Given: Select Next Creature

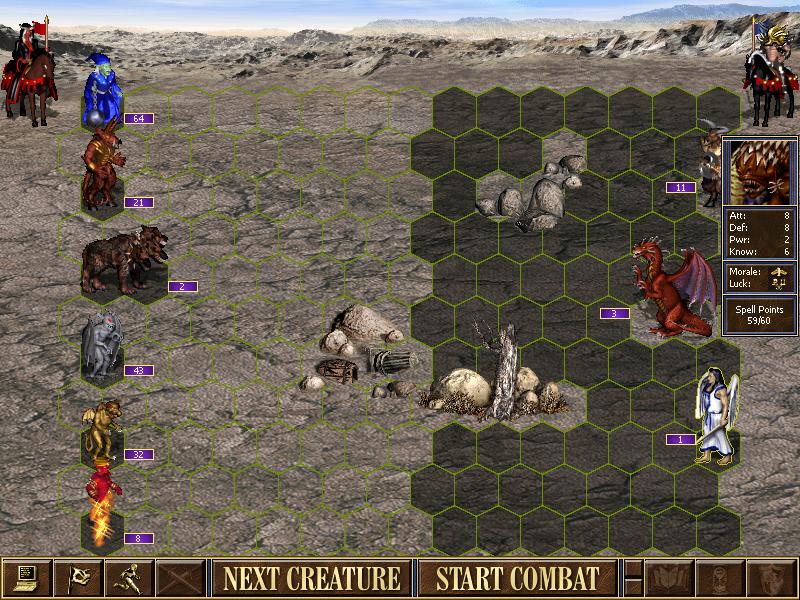Looking at the screenshot, I should click(311, 578).
